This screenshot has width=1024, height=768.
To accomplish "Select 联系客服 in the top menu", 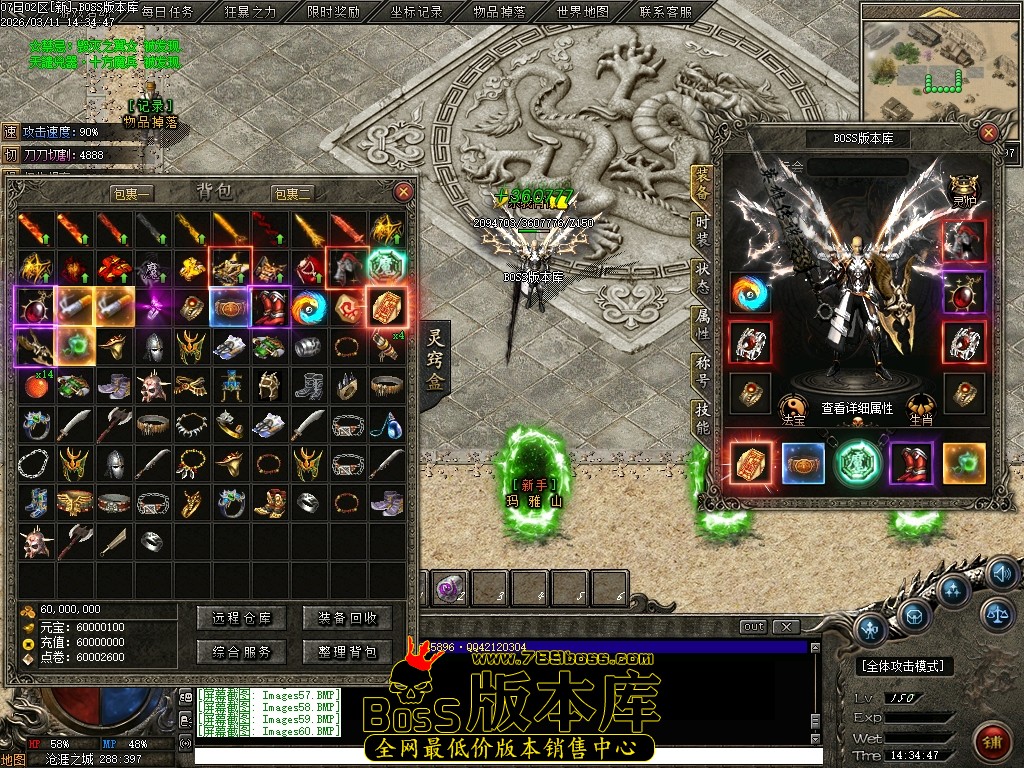I will pos(665,12).
